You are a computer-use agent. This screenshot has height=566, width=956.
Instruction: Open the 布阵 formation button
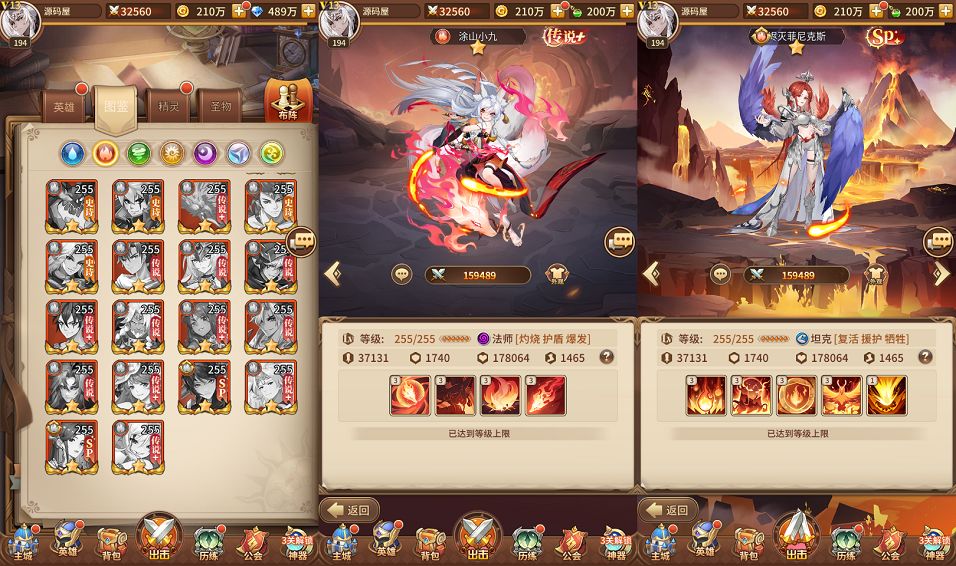[288, 101]
